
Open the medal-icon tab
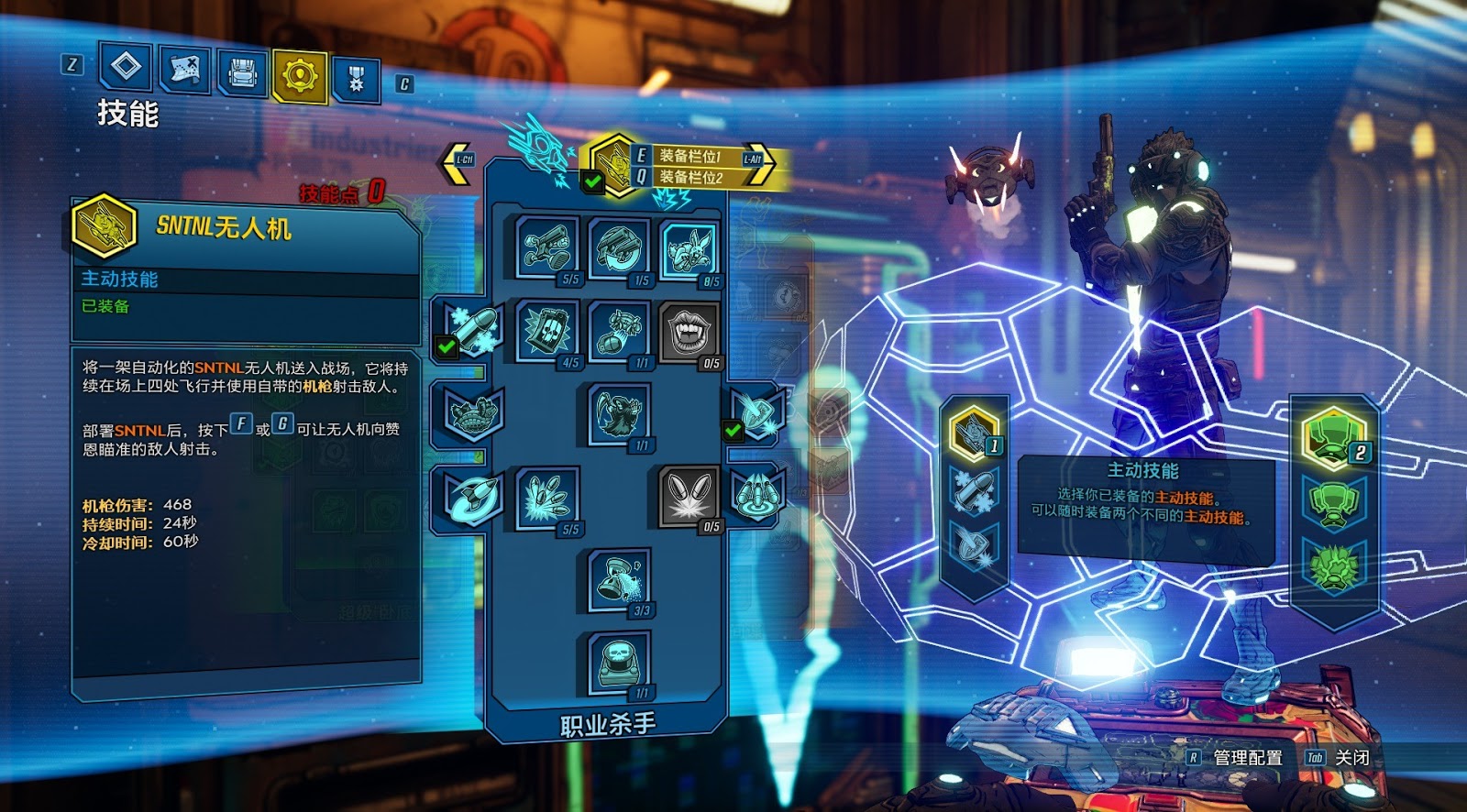(356, 79)
